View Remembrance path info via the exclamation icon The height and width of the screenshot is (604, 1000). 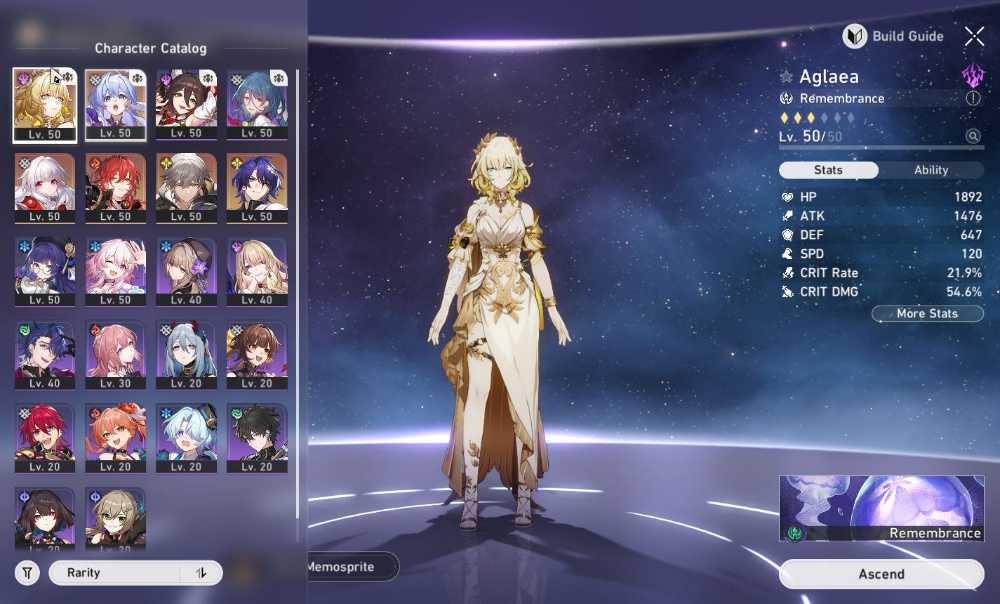973,98
